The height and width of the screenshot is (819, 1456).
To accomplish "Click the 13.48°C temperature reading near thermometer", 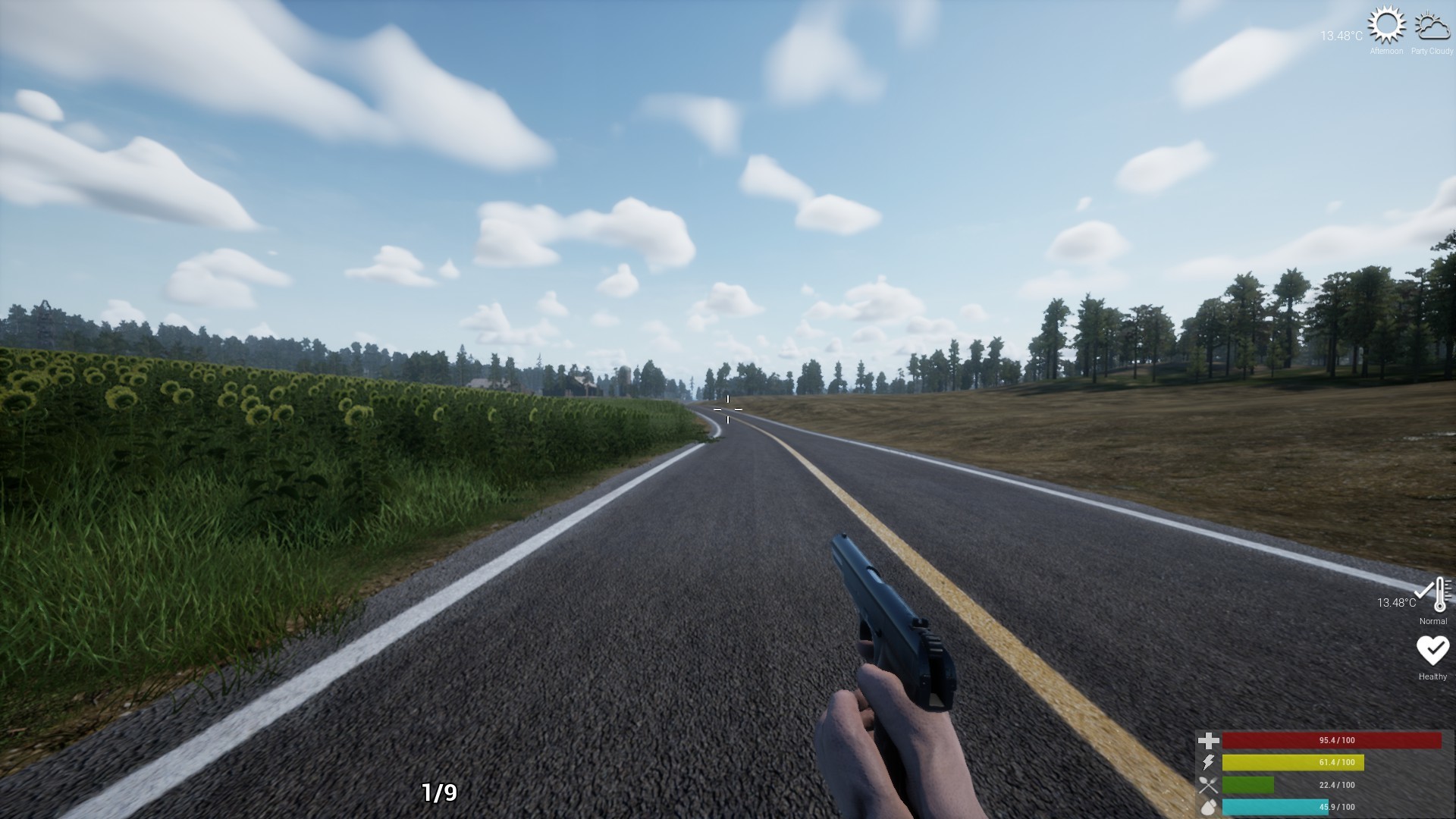I will tap(1398, 601).
